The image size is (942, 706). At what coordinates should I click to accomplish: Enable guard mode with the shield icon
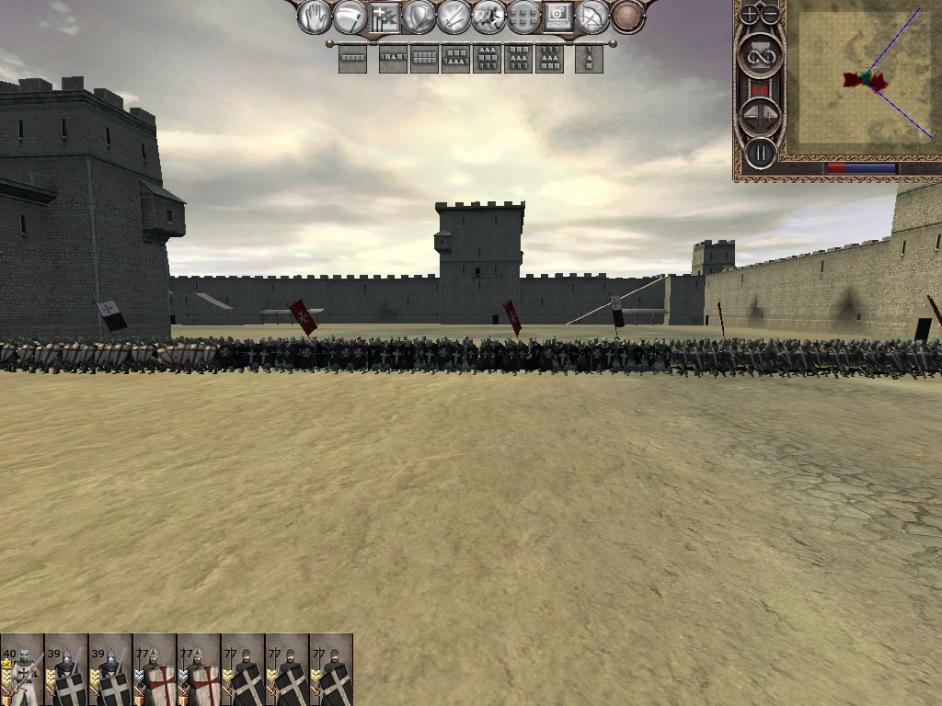click(x=419, y=17)
